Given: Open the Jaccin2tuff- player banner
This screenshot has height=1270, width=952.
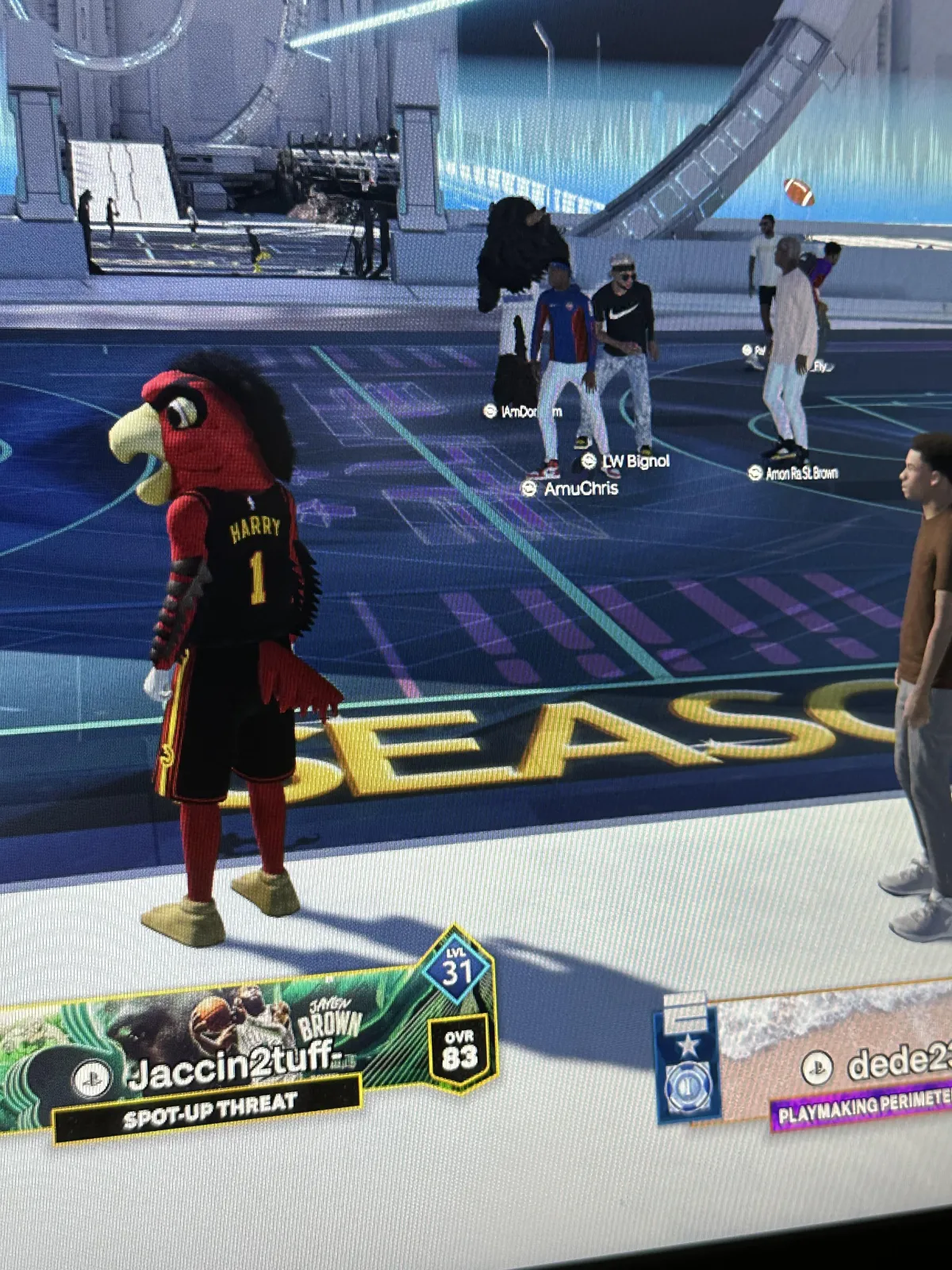Looking at the screenshot, I should coord(238,1056).
